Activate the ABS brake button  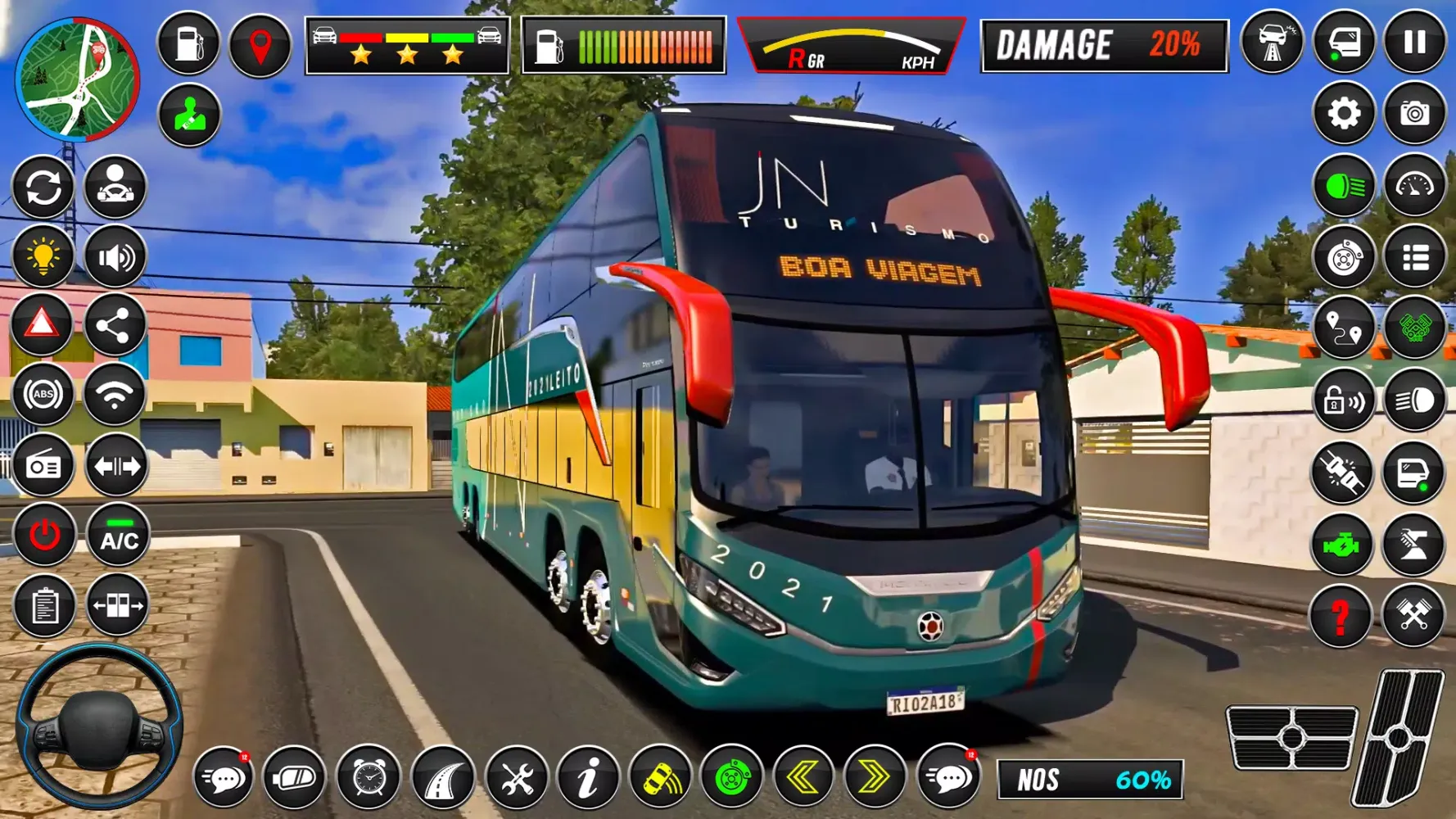pyautogui.click(x=43, y=396)
